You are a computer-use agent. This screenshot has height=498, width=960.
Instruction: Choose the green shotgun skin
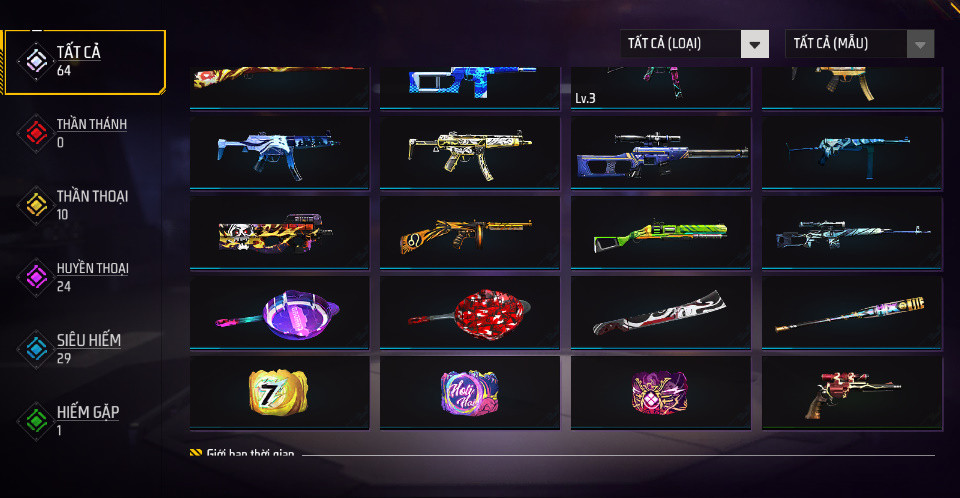coord(660,233)
